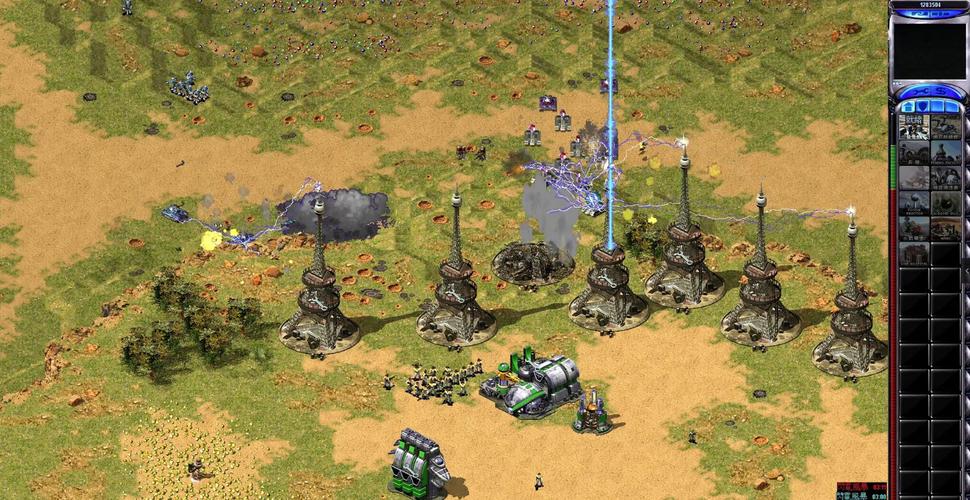970x500 pixels.
Task: Click the blank radar screen
Action: [x=929, y=50]
